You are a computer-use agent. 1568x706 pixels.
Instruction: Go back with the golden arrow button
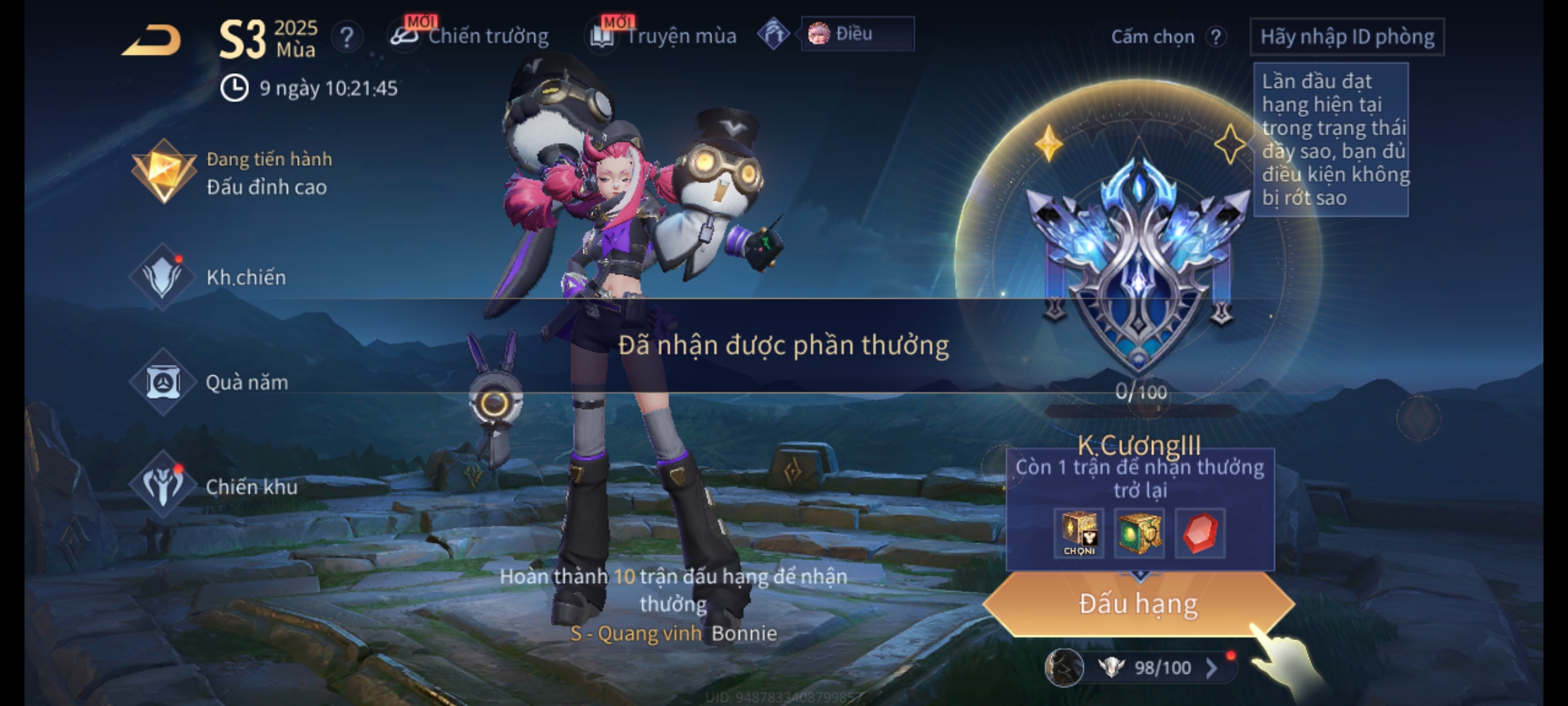click(x=152, y=41)
